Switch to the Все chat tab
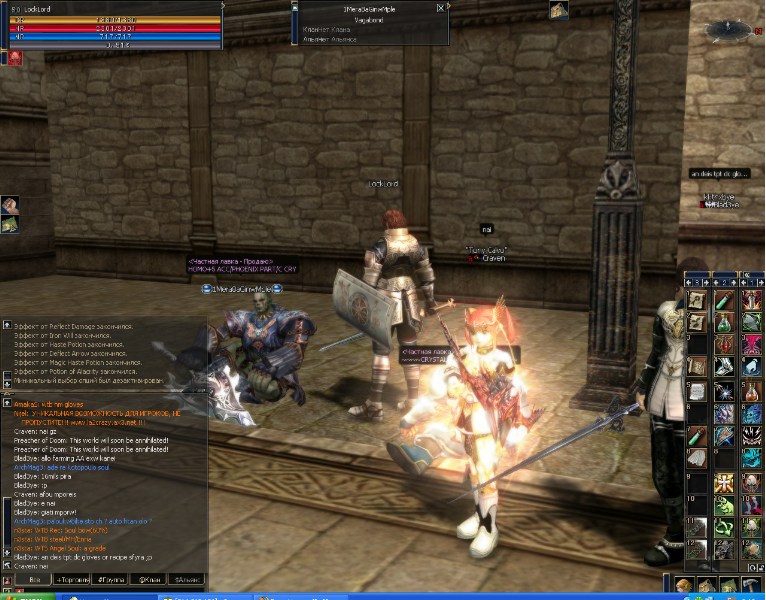The width and height of the screenshot is (766, 600). click(x=35, y=579)
